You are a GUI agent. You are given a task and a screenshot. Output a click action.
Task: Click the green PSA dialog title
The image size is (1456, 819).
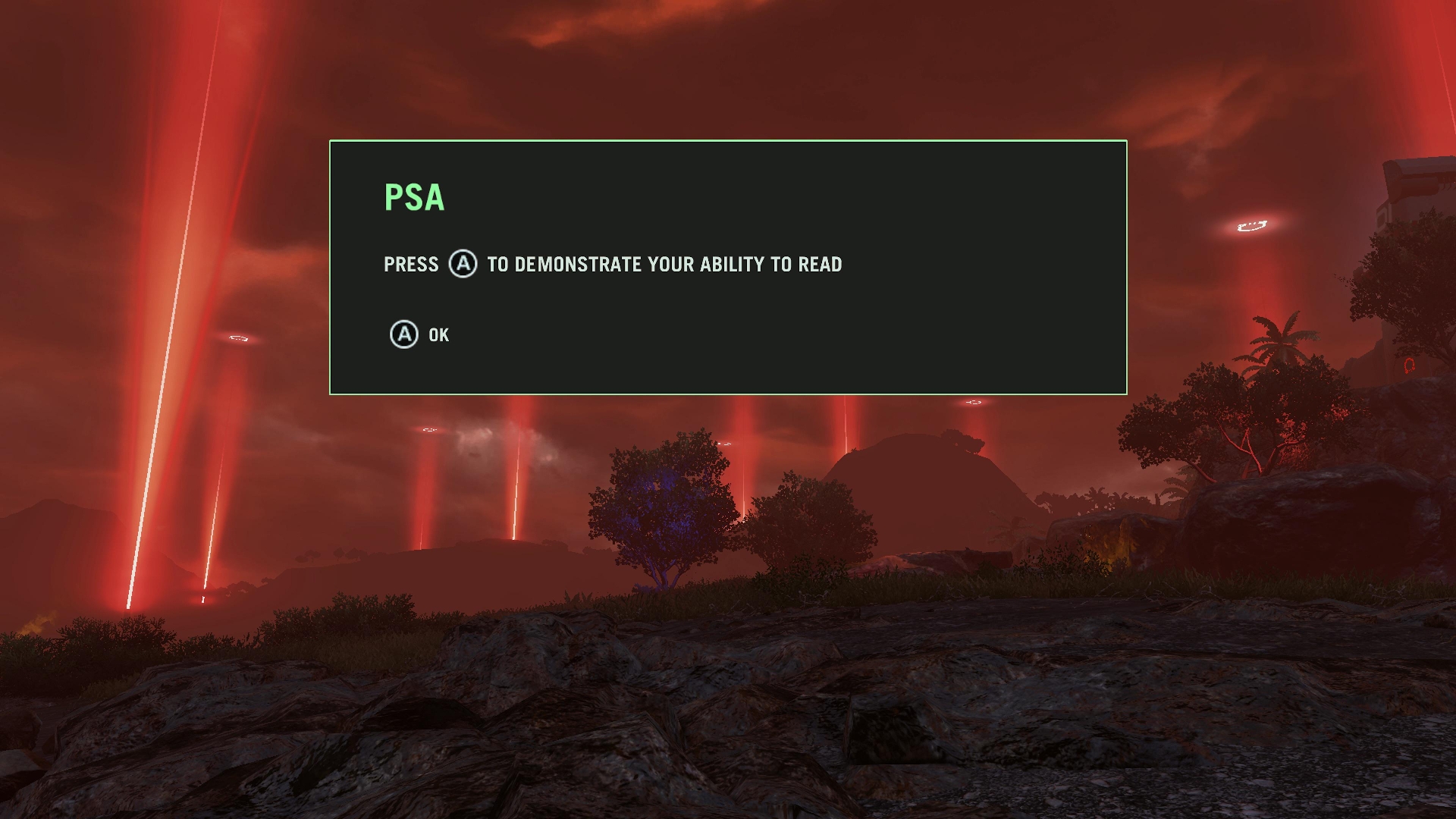click(x=413, y=197)
